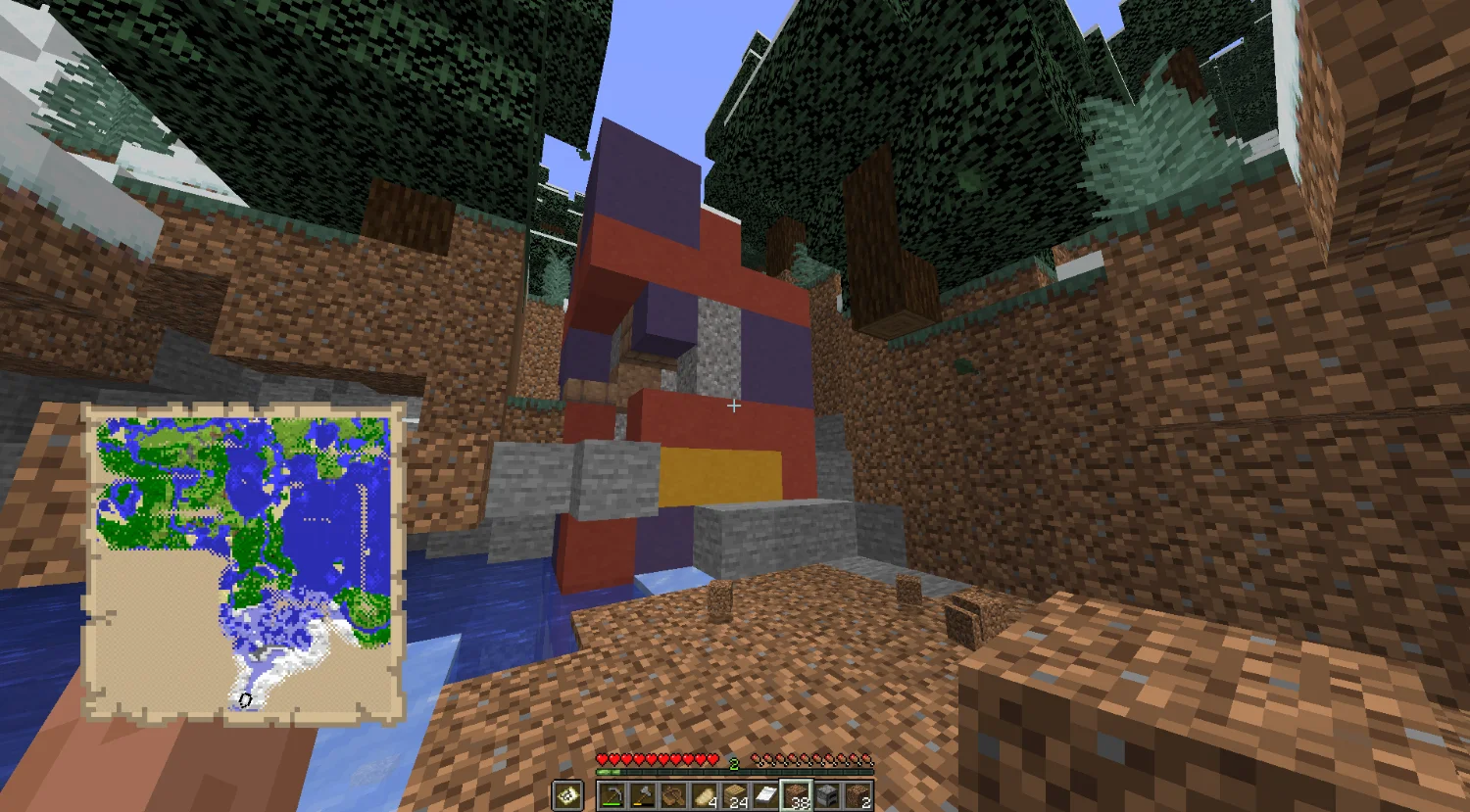
Task: Select the dirt stack of 2
Action: 857,795
